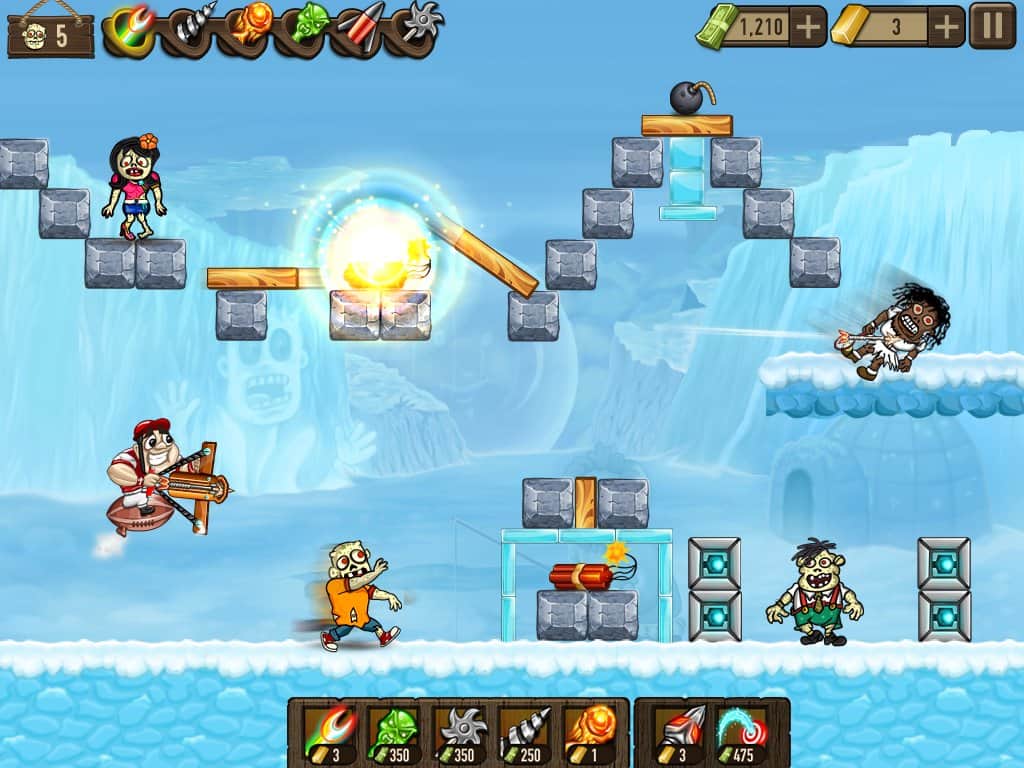This screenshot has height=768, width=1024.
Task: Select the drill weapon in top bar
Action: coord(194,25)
